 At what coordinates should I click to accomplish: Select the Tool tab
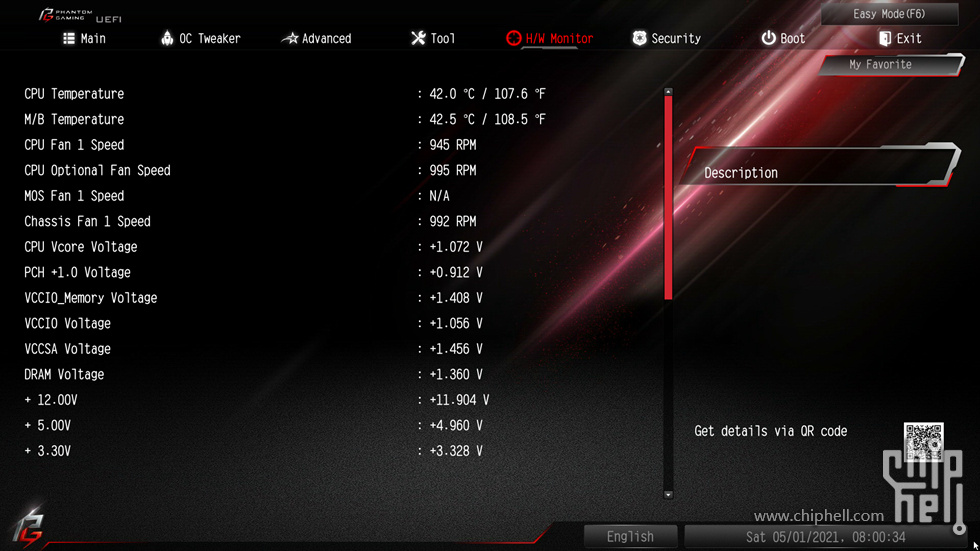(x=432, y=38)
